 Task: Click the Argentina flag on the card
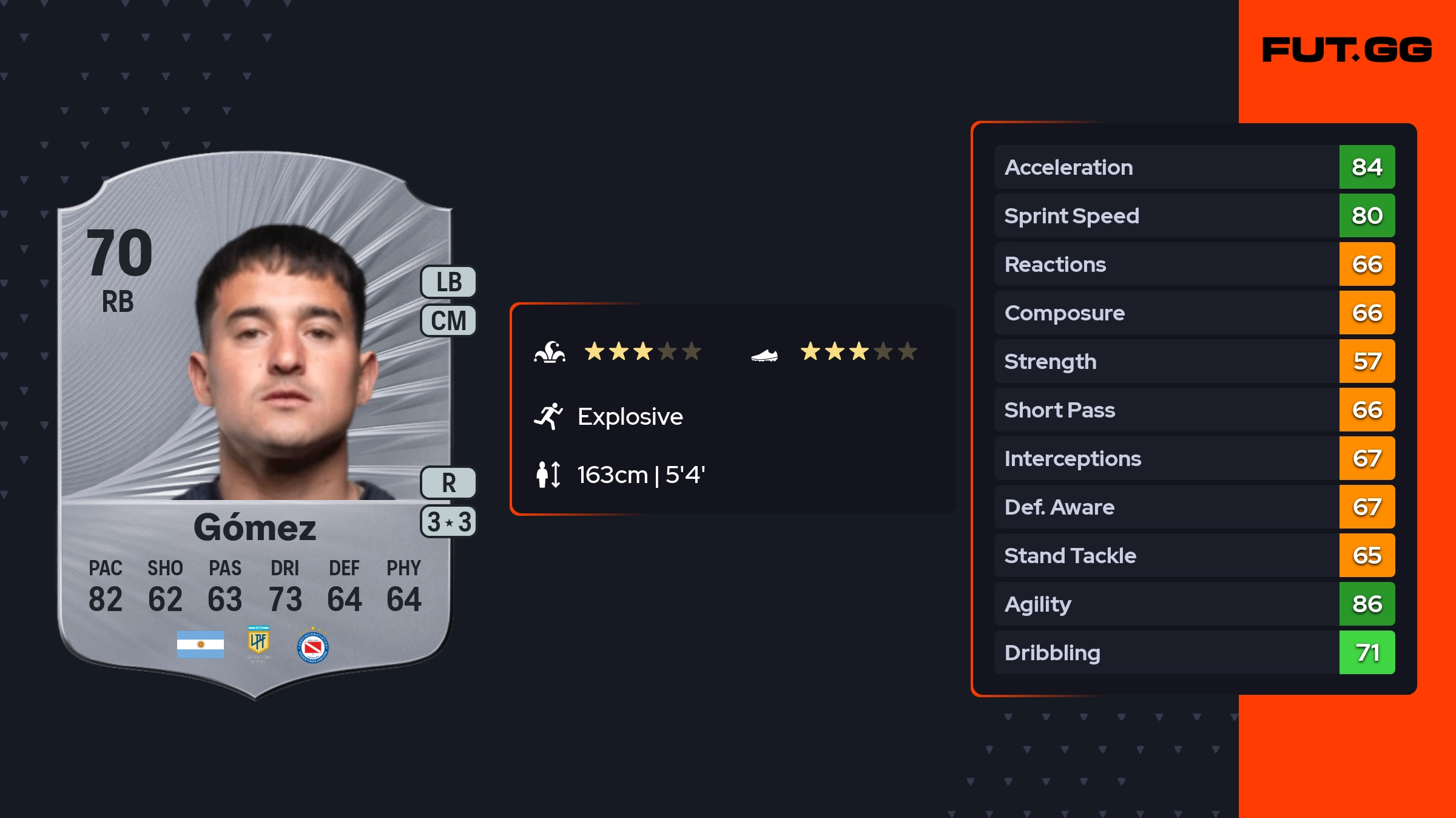[x=200, y=644]
